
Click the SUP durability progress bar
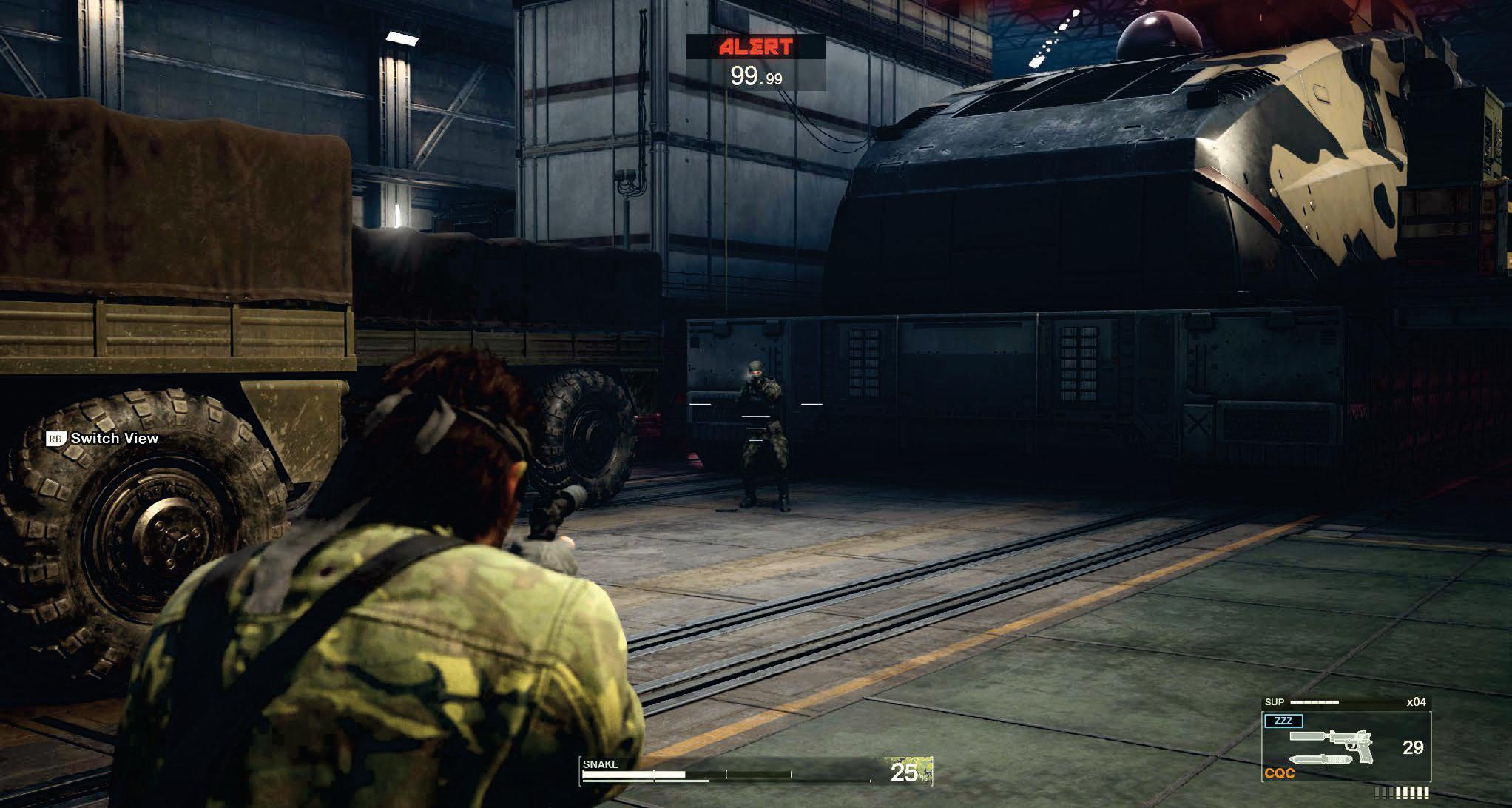(x=1314, y=702)
